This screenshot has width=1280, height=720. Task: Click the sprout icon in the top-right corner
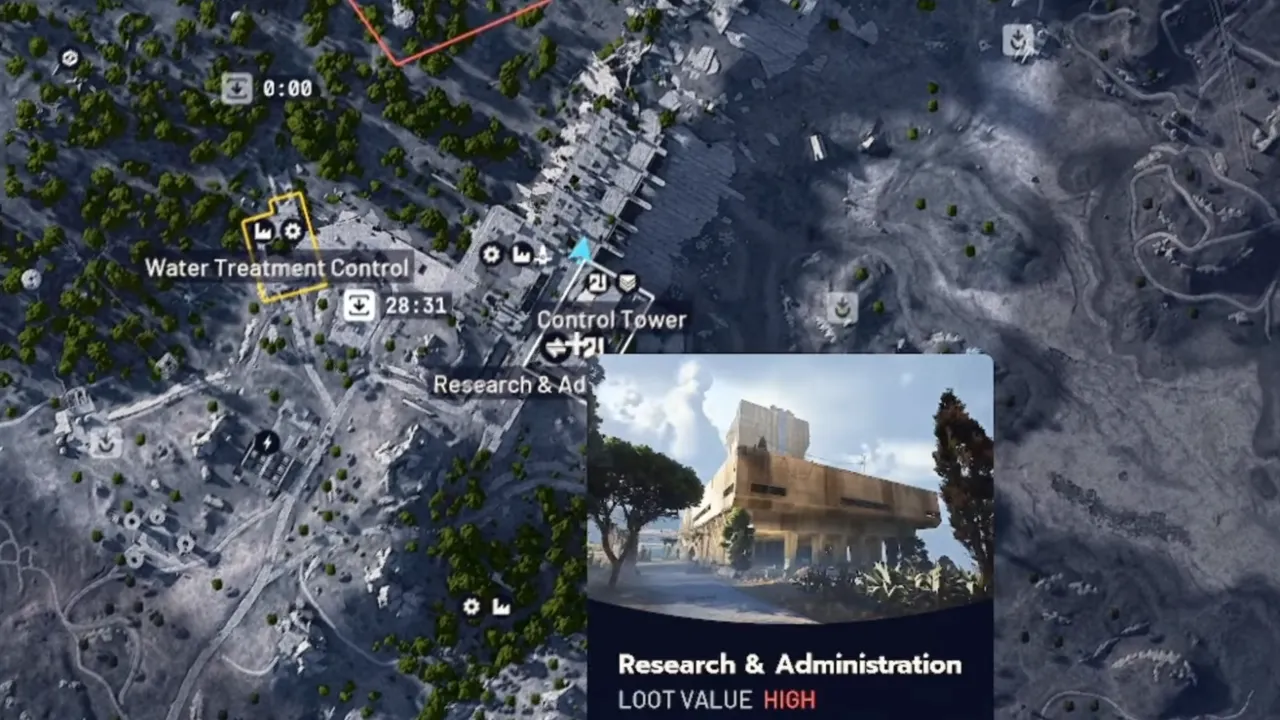1017,44
